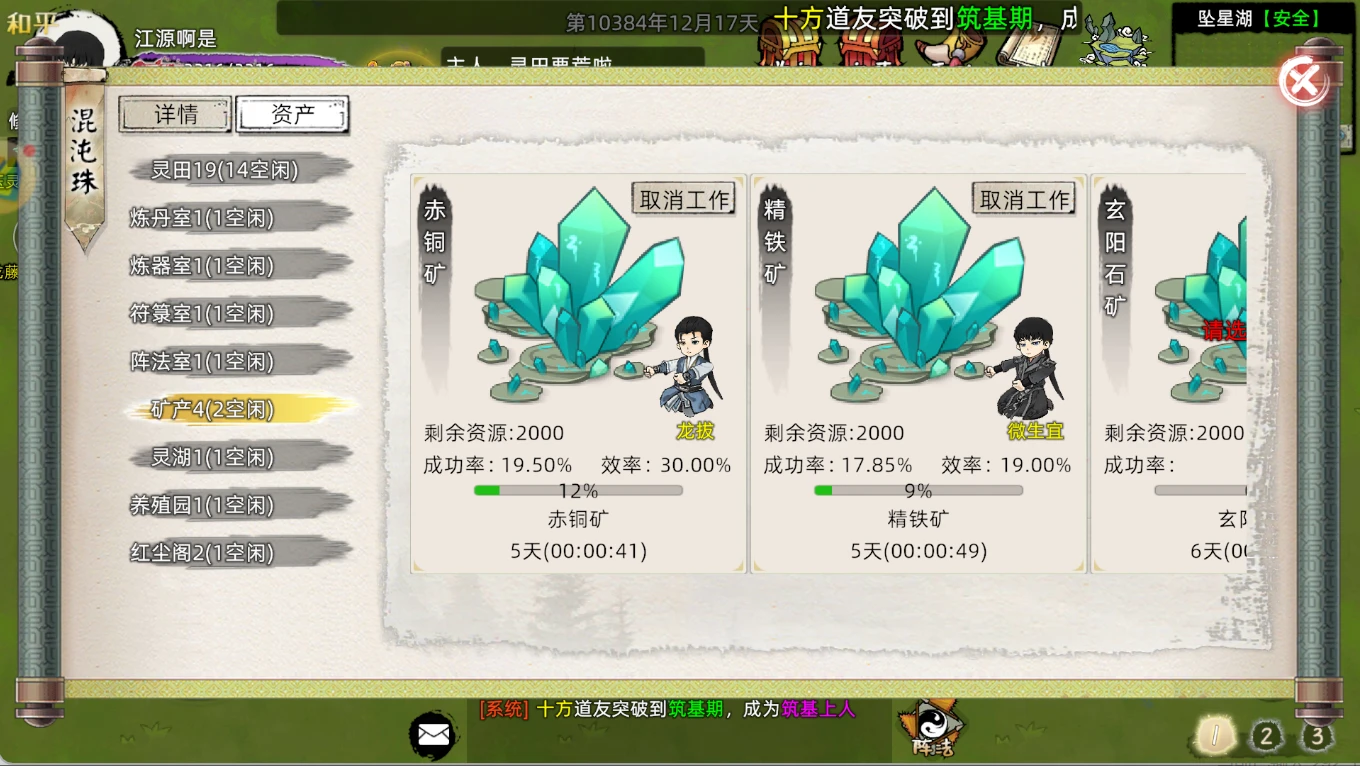Cancel work on the 赤铜矿 mine
The height and width of the screenshot is (766, 1360).
pos(684,199)
